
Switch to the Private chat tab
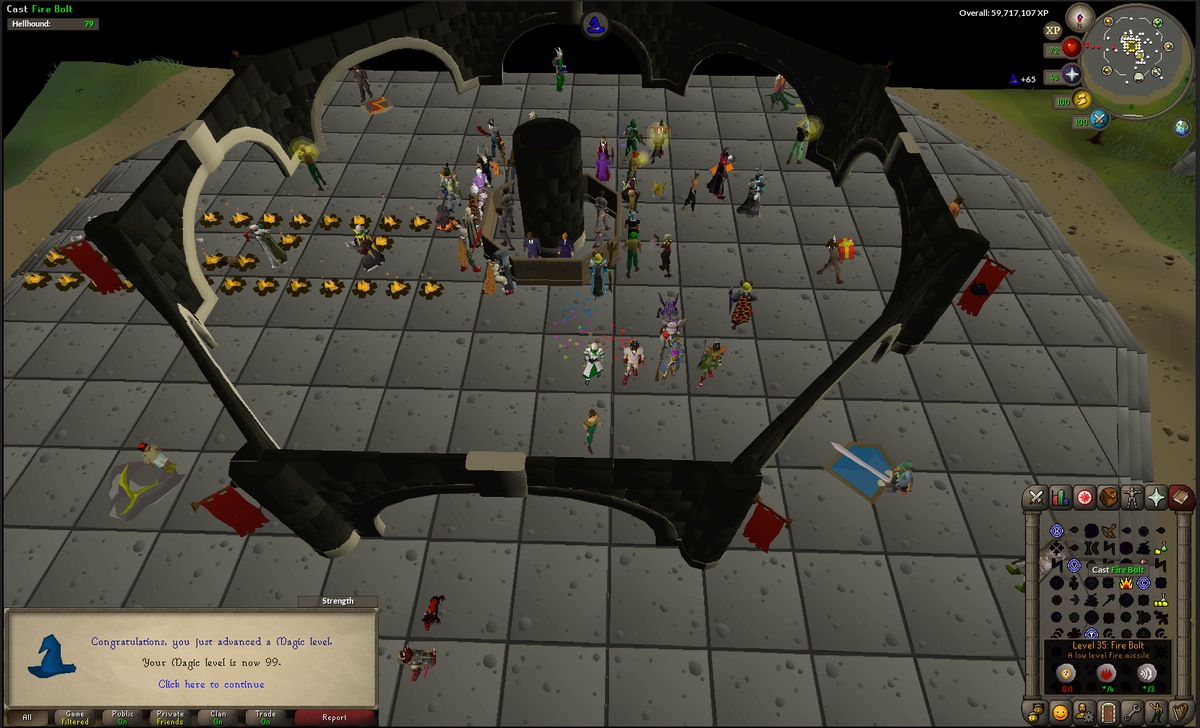click(x=170, y=717)
